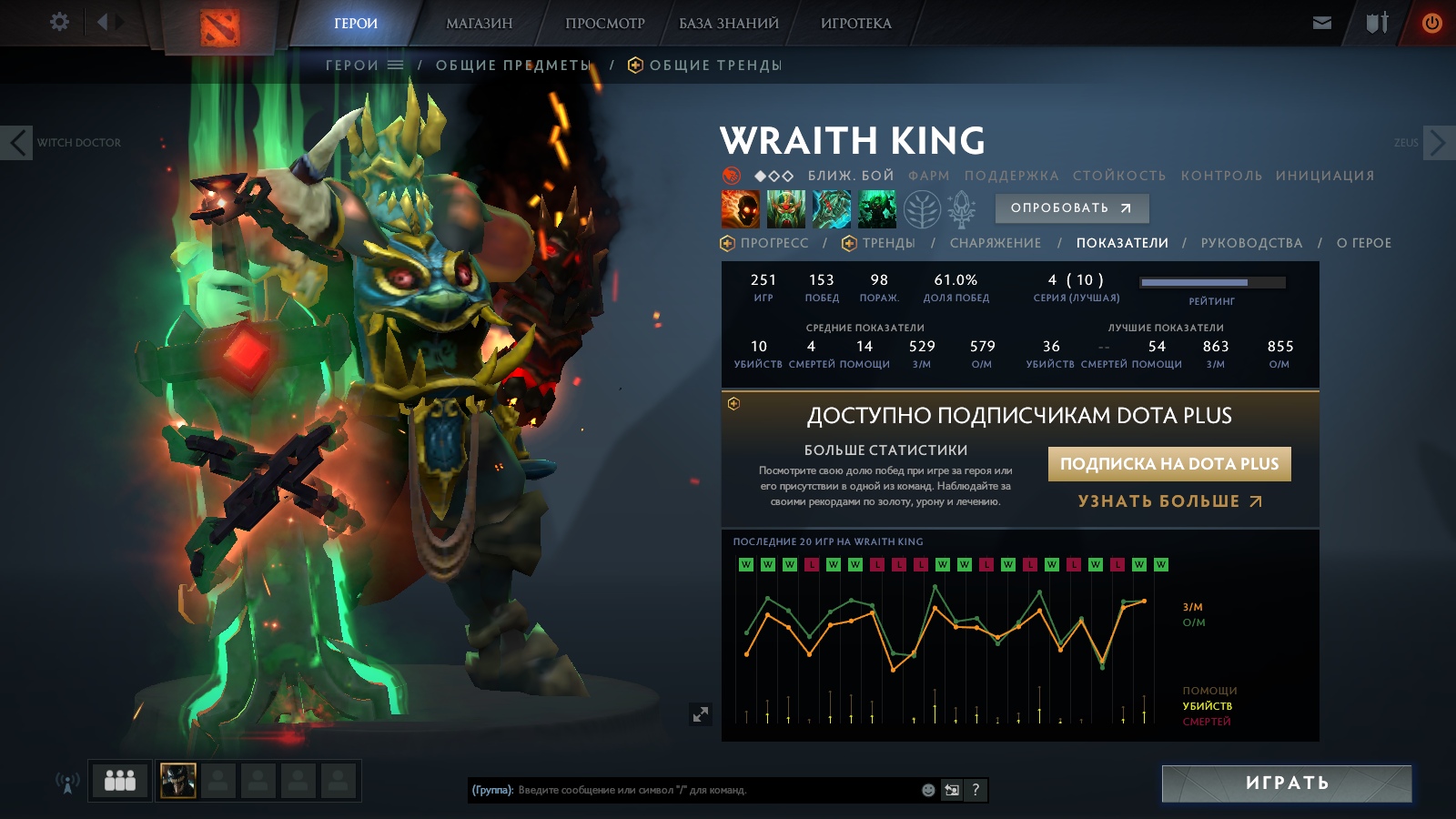Switch to the Магазин tab

tap(479, 24)
